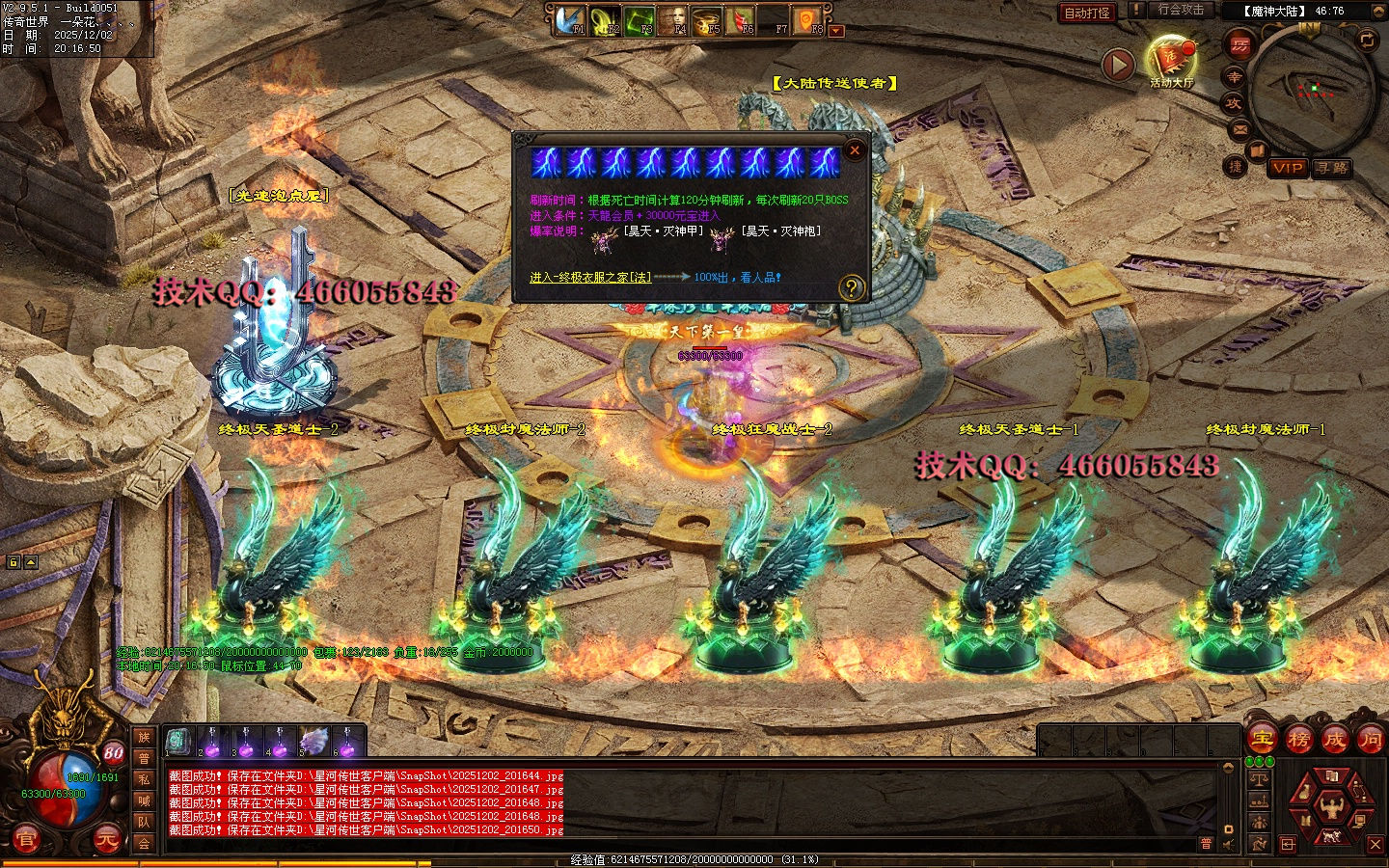Toggle the 自动打怪 auto-fight button

coord(1087,13)
